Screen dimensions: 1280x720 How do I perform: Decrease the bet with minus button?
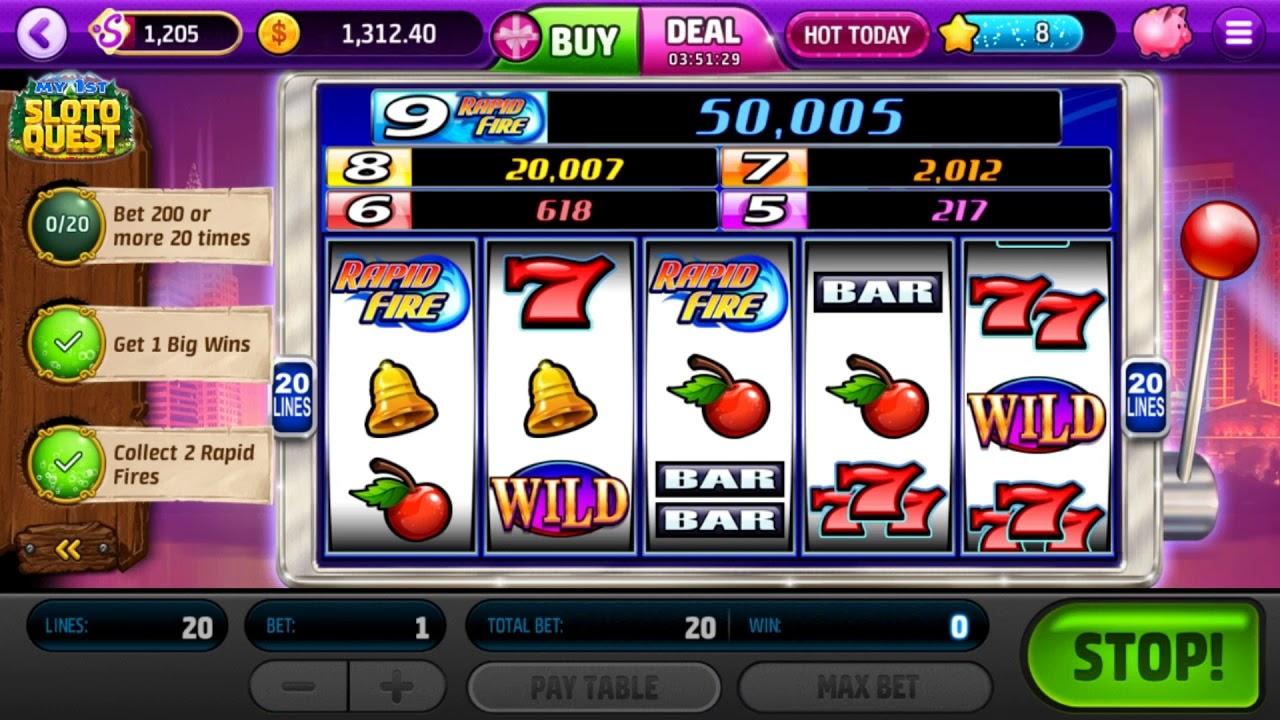pyautogui.click(x=298, y=686)
